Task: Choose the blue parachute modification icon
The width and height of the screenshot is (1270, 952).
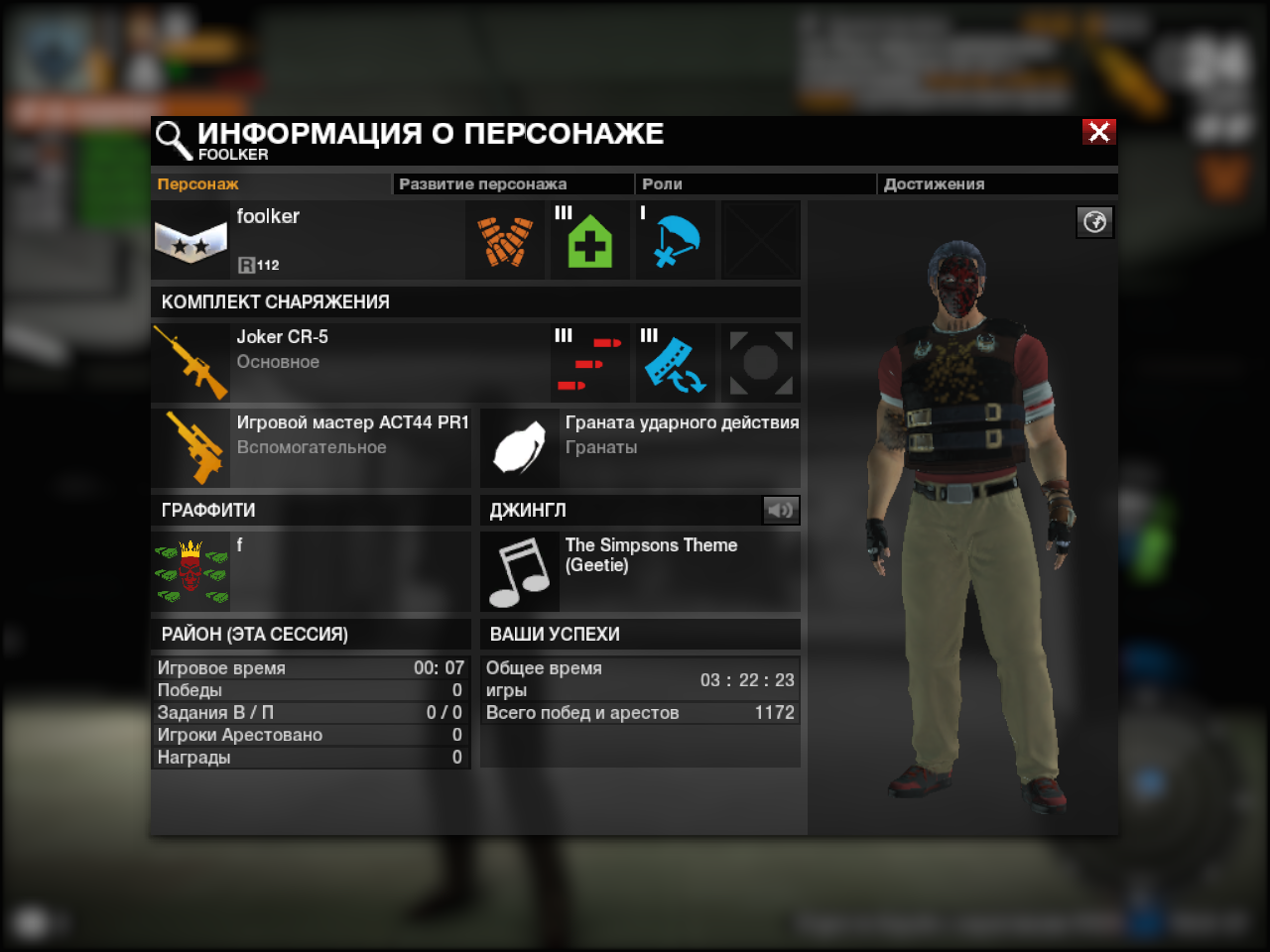Action: 675,241
